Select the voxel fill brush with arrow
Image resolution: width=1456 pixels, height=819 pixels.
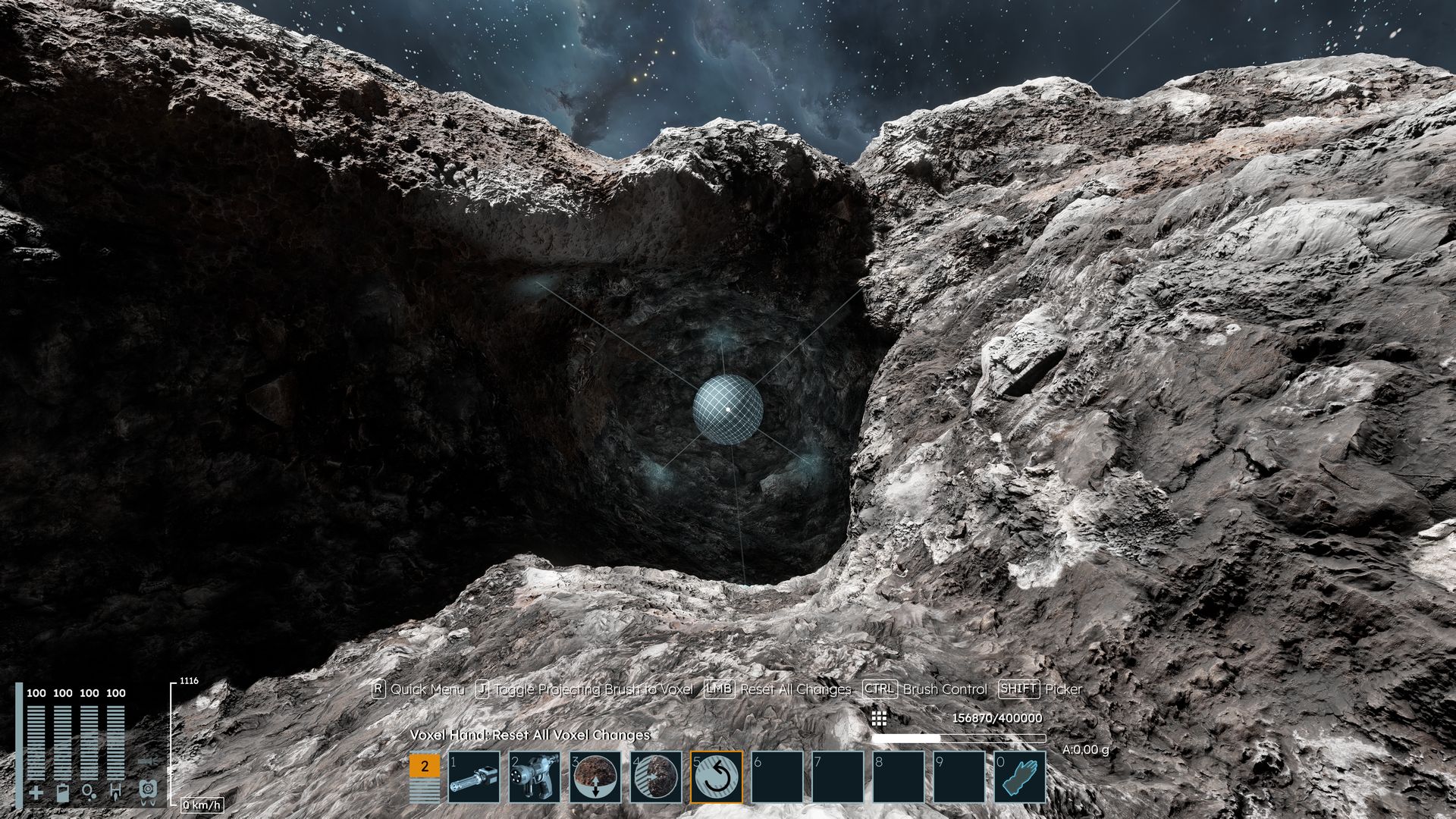[656, 777]
